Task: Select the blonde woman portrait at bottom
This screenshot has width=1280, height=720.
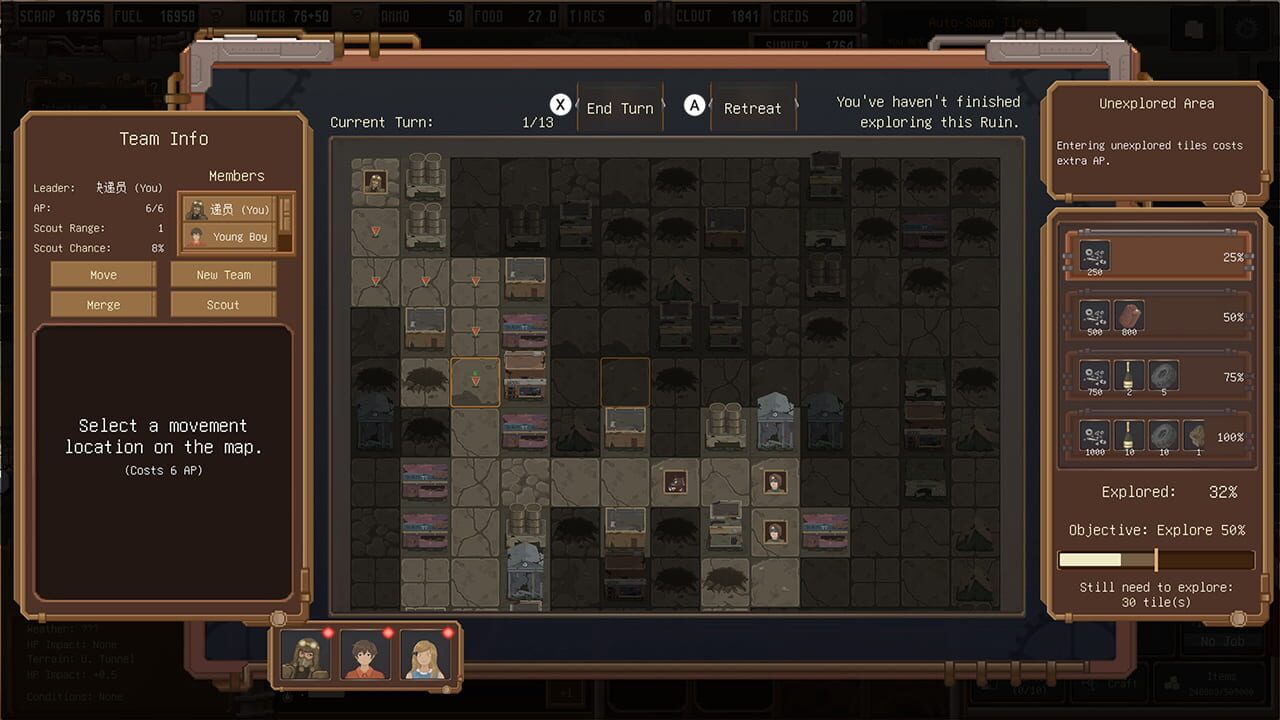Action: [427, 656]
